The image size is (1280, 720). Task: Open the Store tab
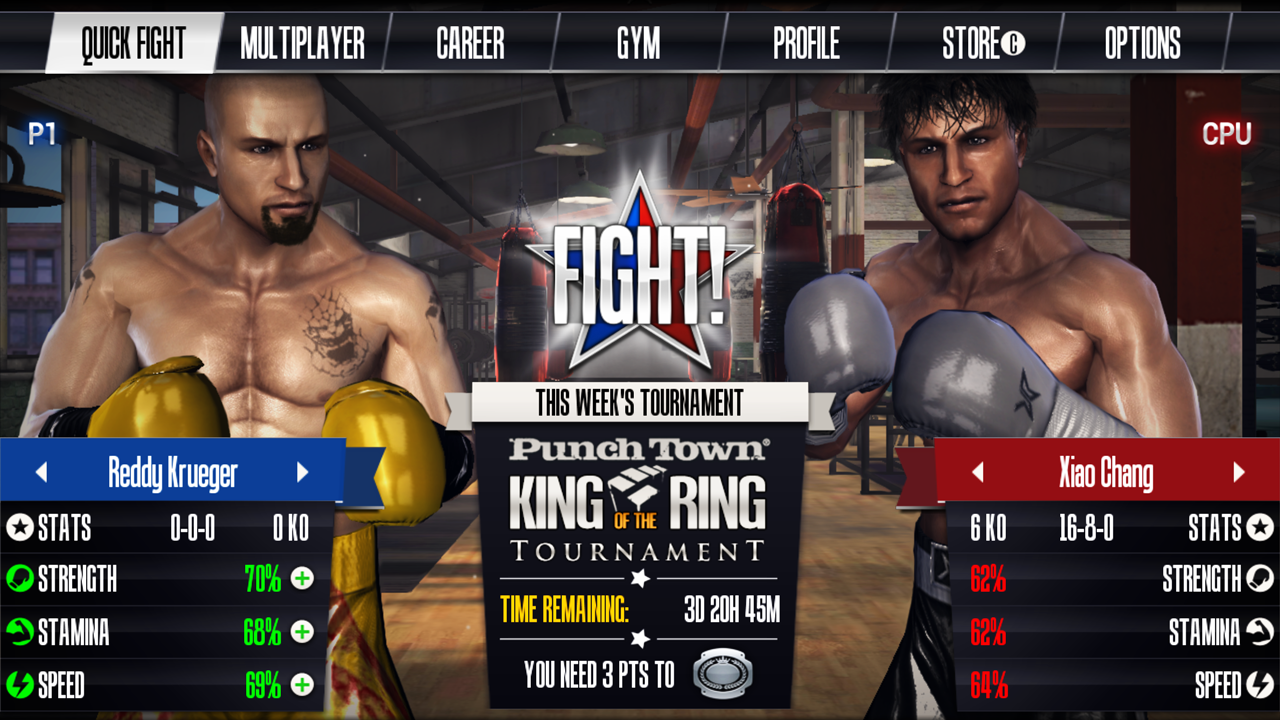[x=983, y=43]
